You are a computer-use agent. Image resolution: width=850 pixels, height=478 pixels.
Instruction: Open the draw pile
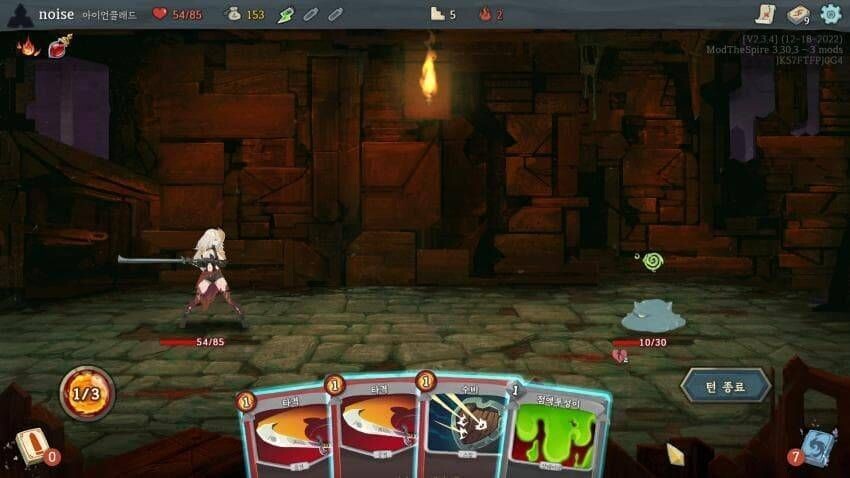(32, 445)
